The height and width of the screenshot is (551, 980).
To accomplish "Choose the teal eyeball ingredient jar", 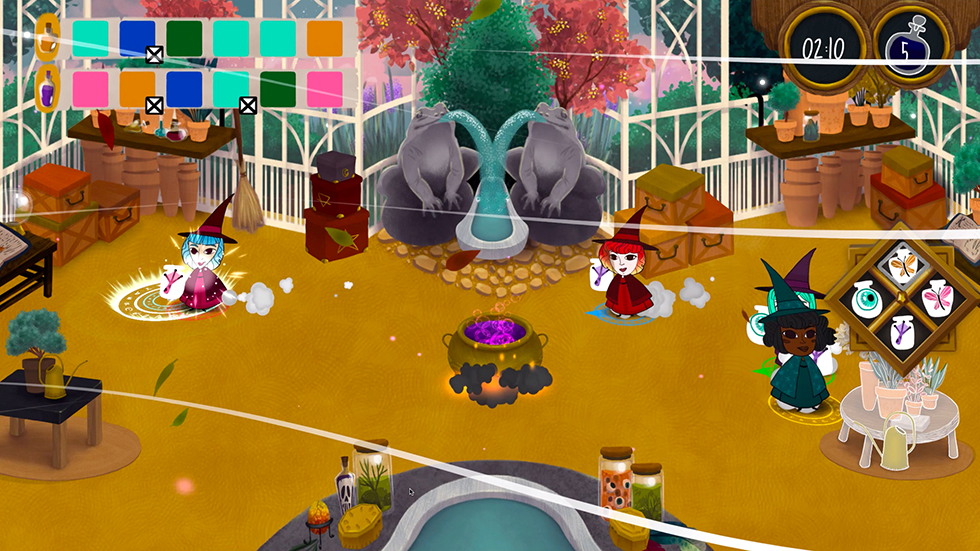I will pyautogui.click(x=867, y=298).
